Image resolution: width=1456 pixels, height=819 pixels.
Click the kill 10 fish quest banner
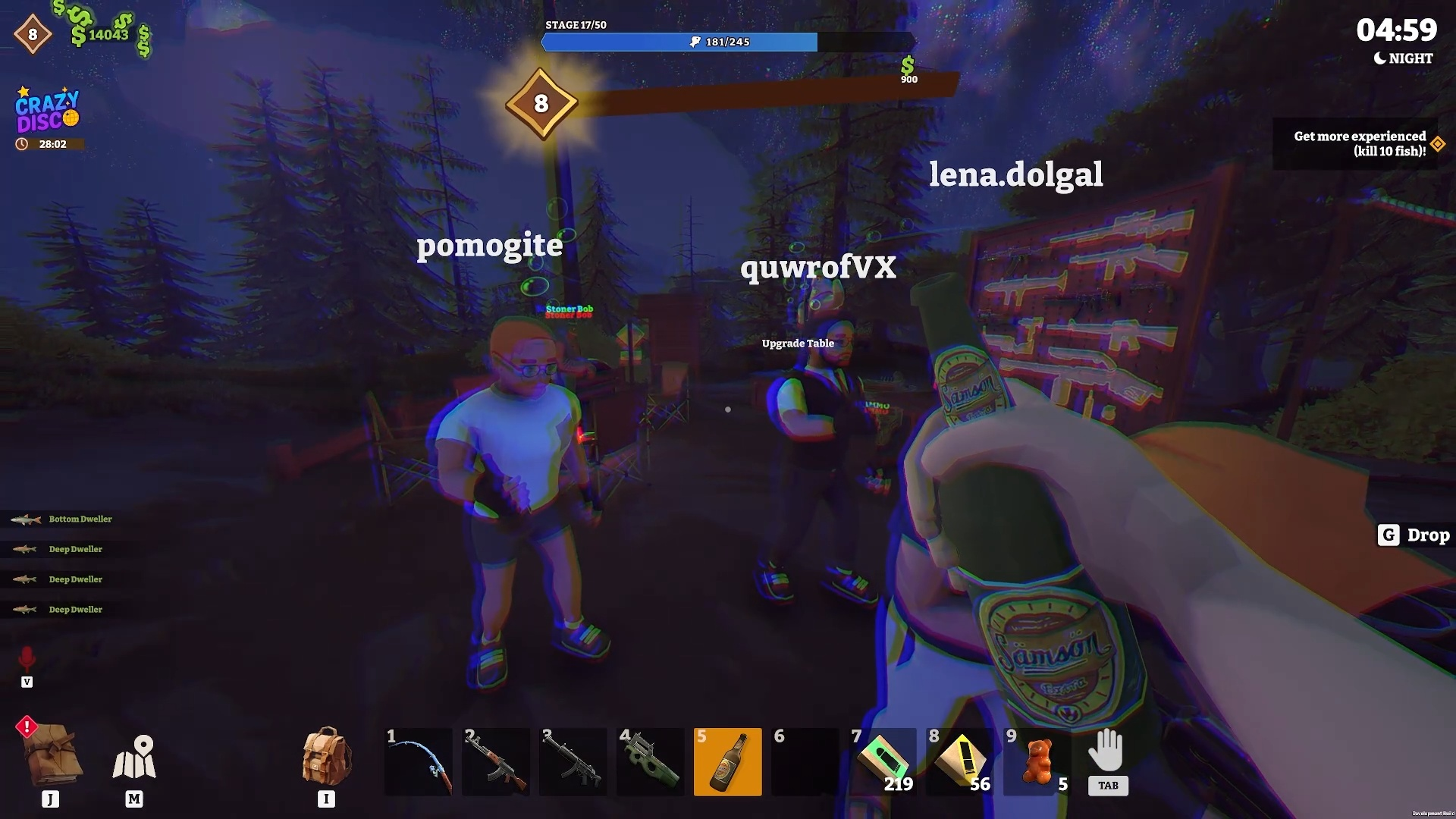click(1357, 143)
